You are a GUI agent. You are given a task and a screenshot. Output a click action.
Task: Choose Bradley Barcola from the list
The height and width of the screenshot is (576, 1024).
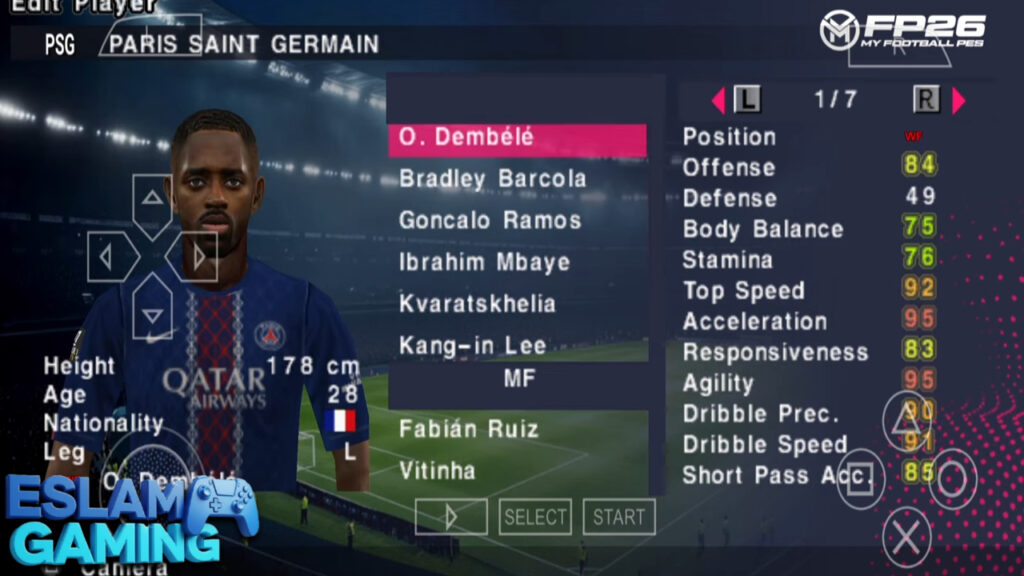[516, 180]
